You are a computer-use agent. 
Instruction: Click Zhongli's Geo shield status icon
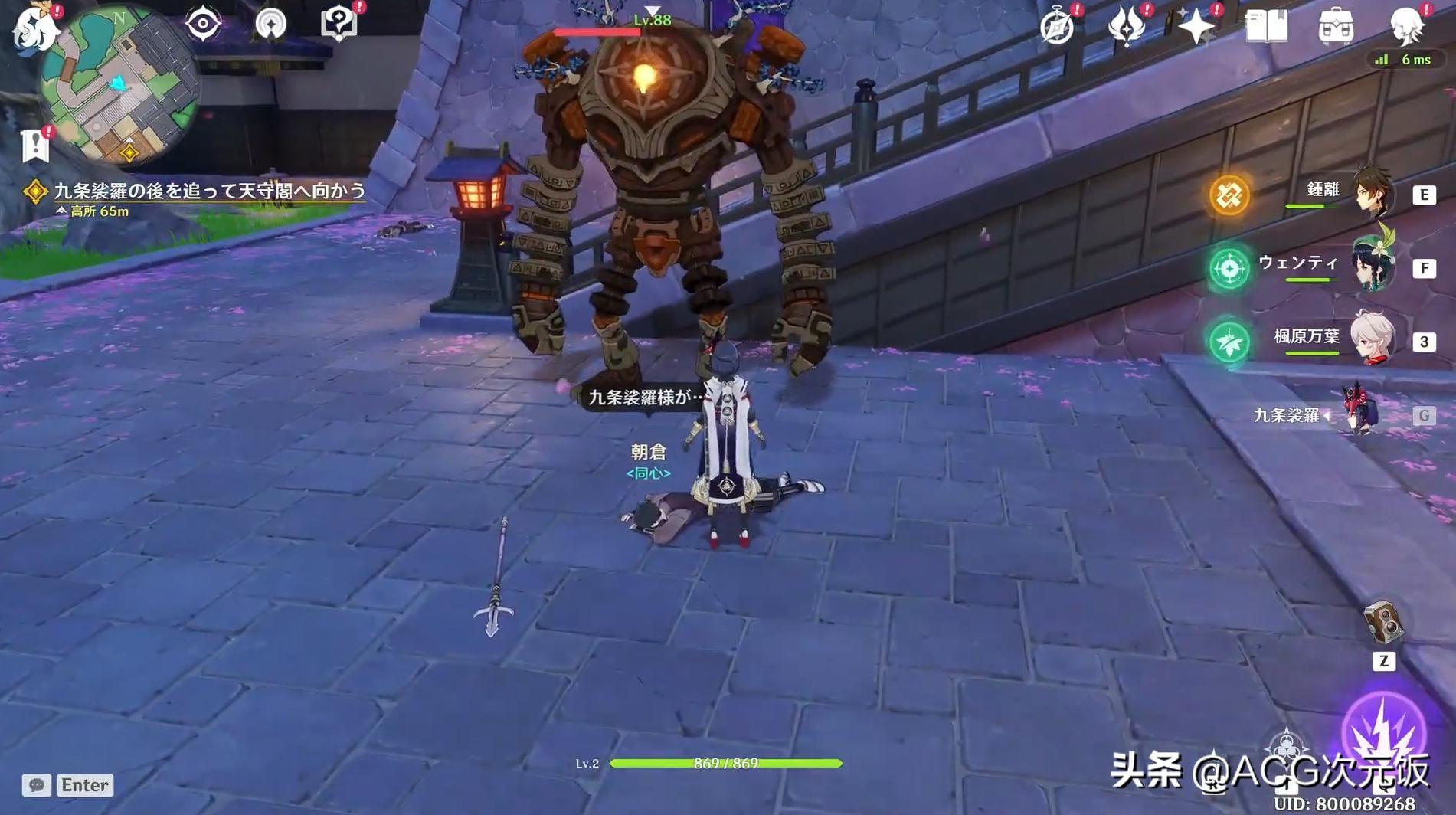1231,197
